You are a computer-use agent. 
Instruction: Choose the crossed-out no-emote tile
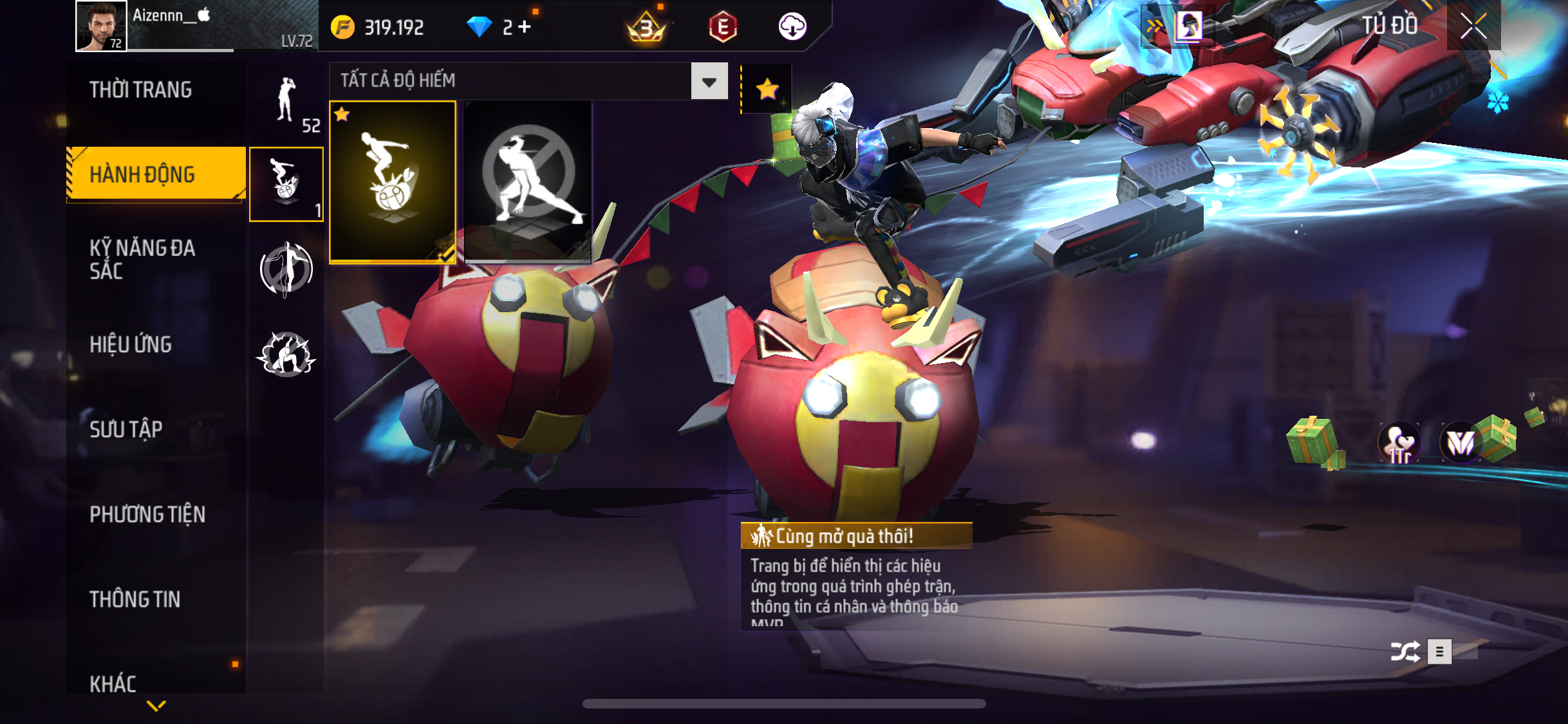528,182
